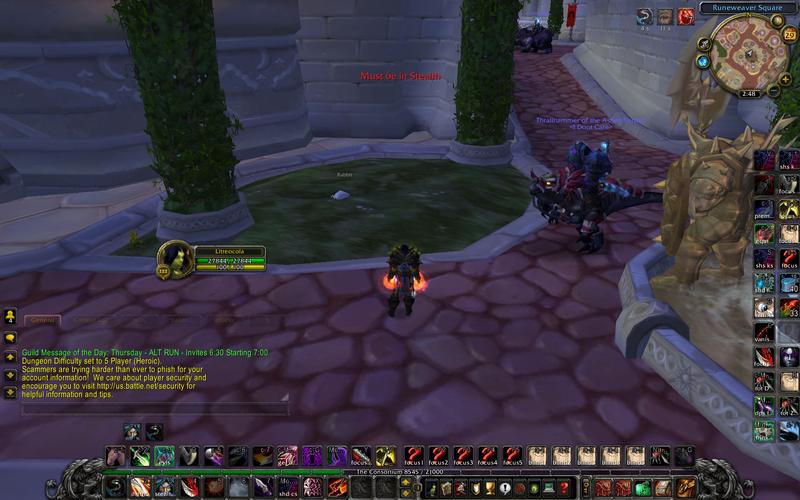Activate the focus2 macro button
This screenshot has height=500, width=800.
(439, 456)
